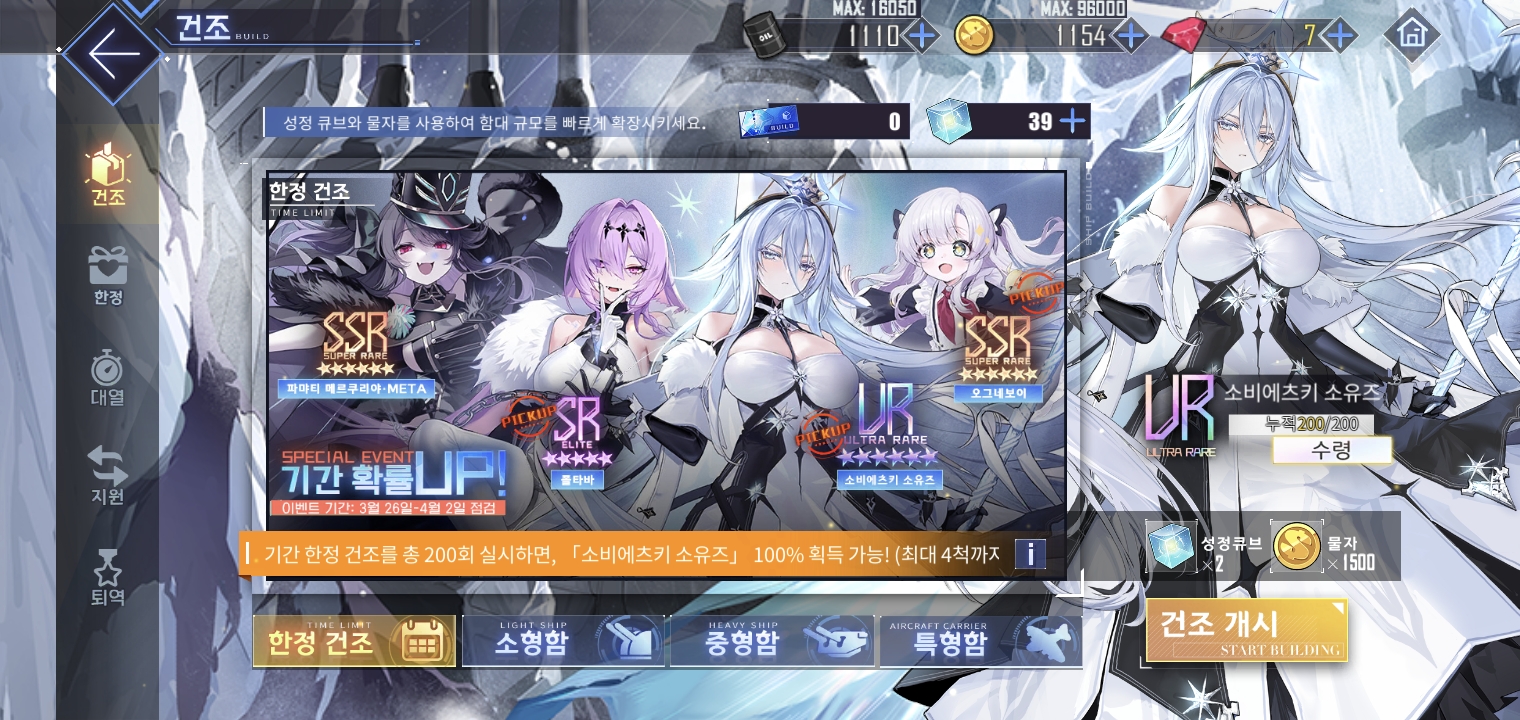Screen dimensions: 1520x720
Task: Go back with the arrow button
Action: coord(110,55)
